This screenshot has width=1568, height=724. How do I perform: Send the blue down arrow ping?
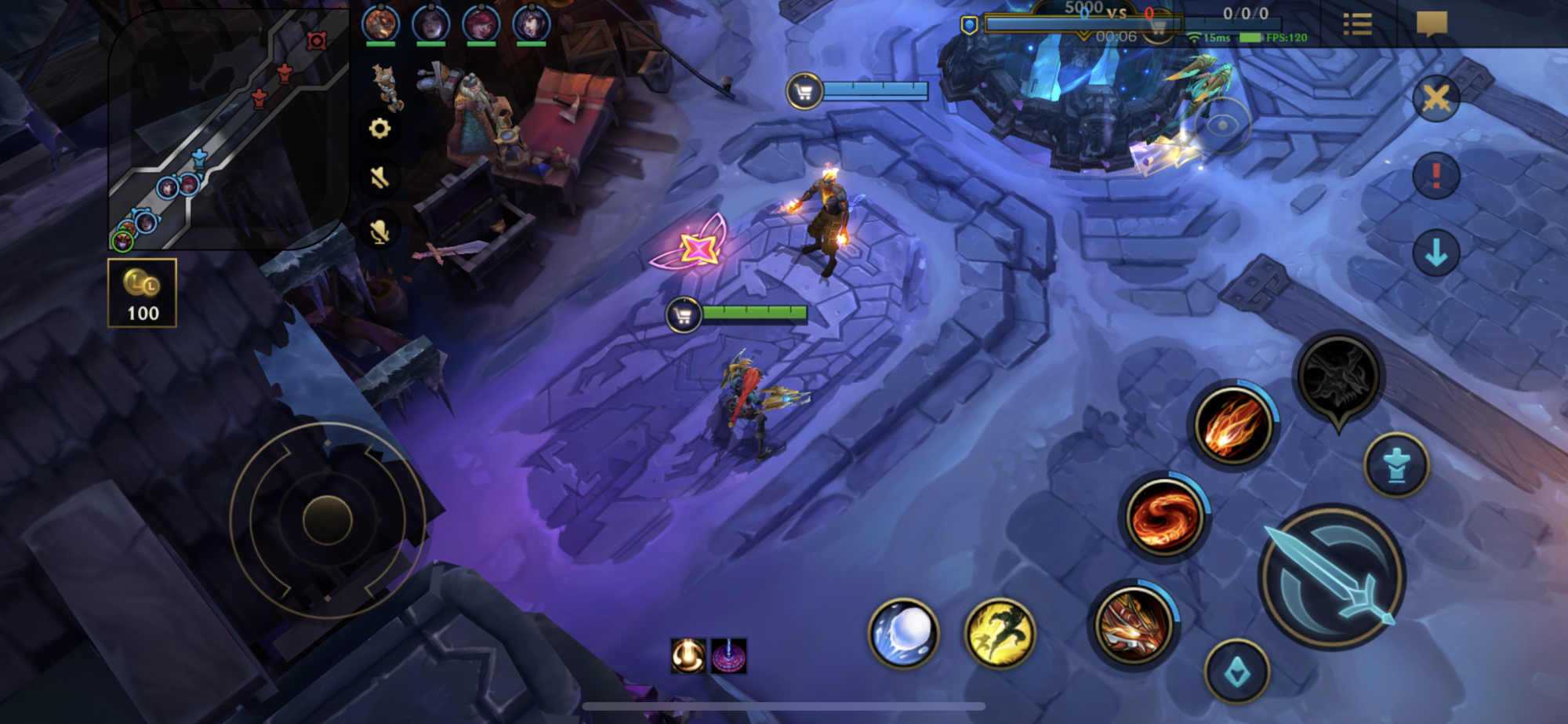1436,253
